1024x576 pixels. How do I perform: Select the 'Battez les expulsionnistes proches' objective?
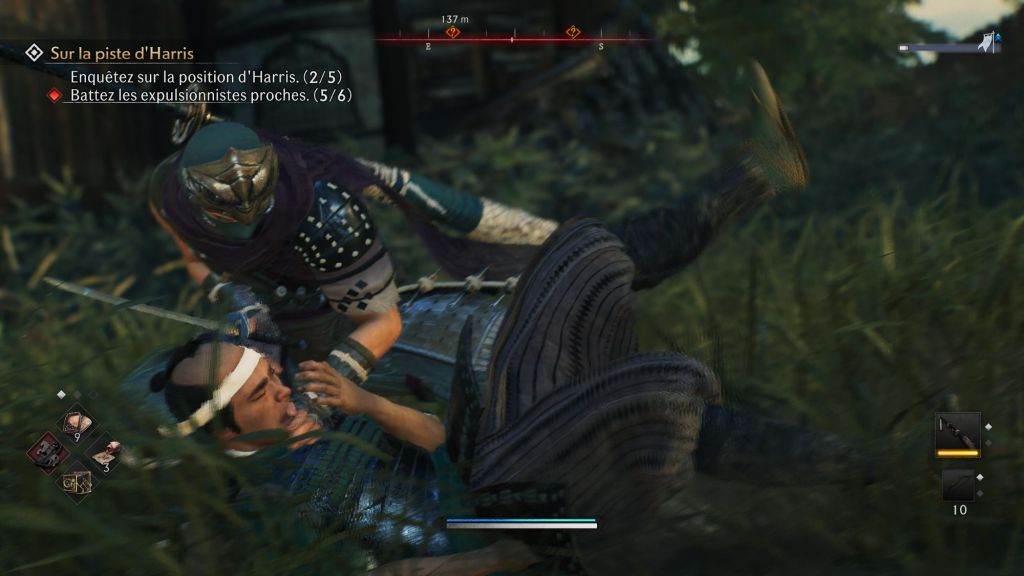point(209,96)
